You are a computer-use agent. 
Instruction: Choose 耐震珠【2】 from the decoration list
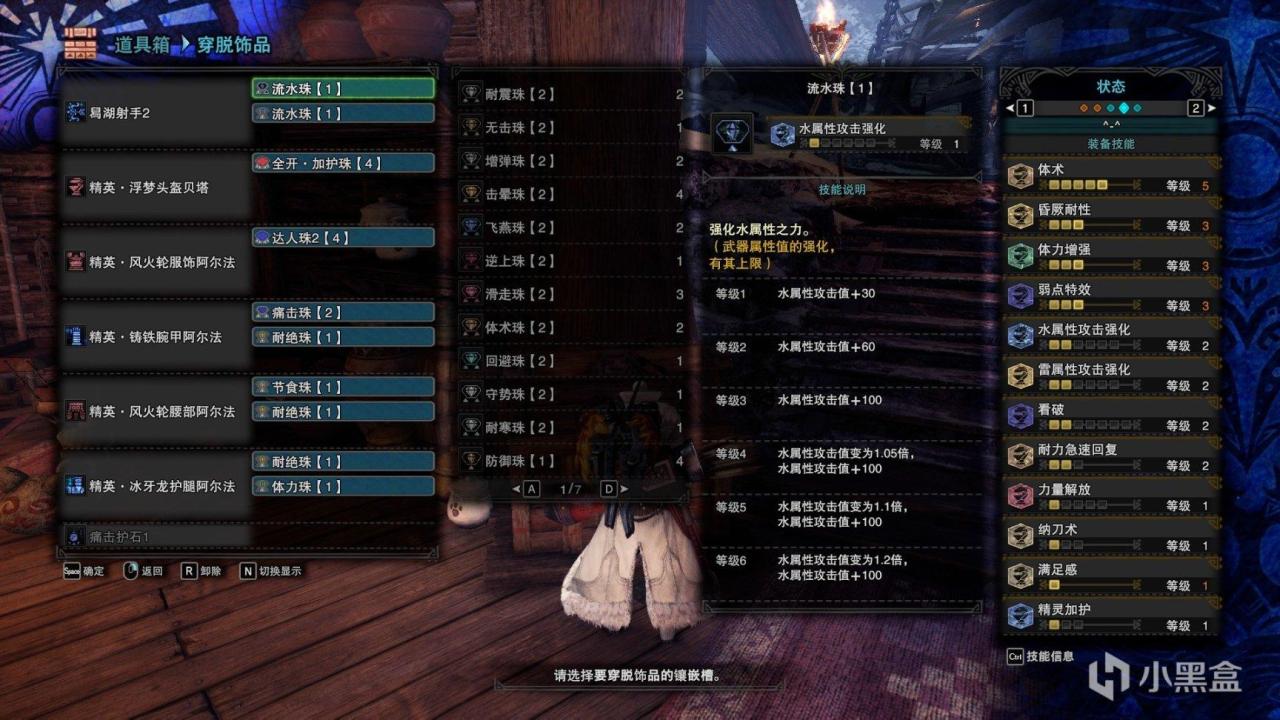(570, 95)
